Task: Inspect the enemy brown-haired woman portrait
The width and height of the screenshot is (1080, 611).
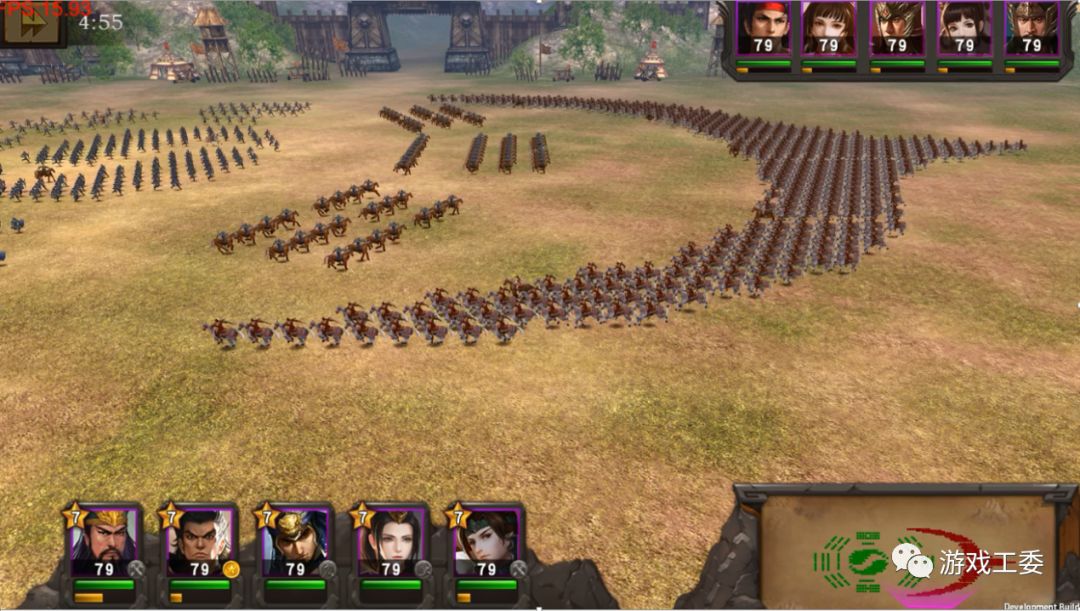Action: click(829, 28)
